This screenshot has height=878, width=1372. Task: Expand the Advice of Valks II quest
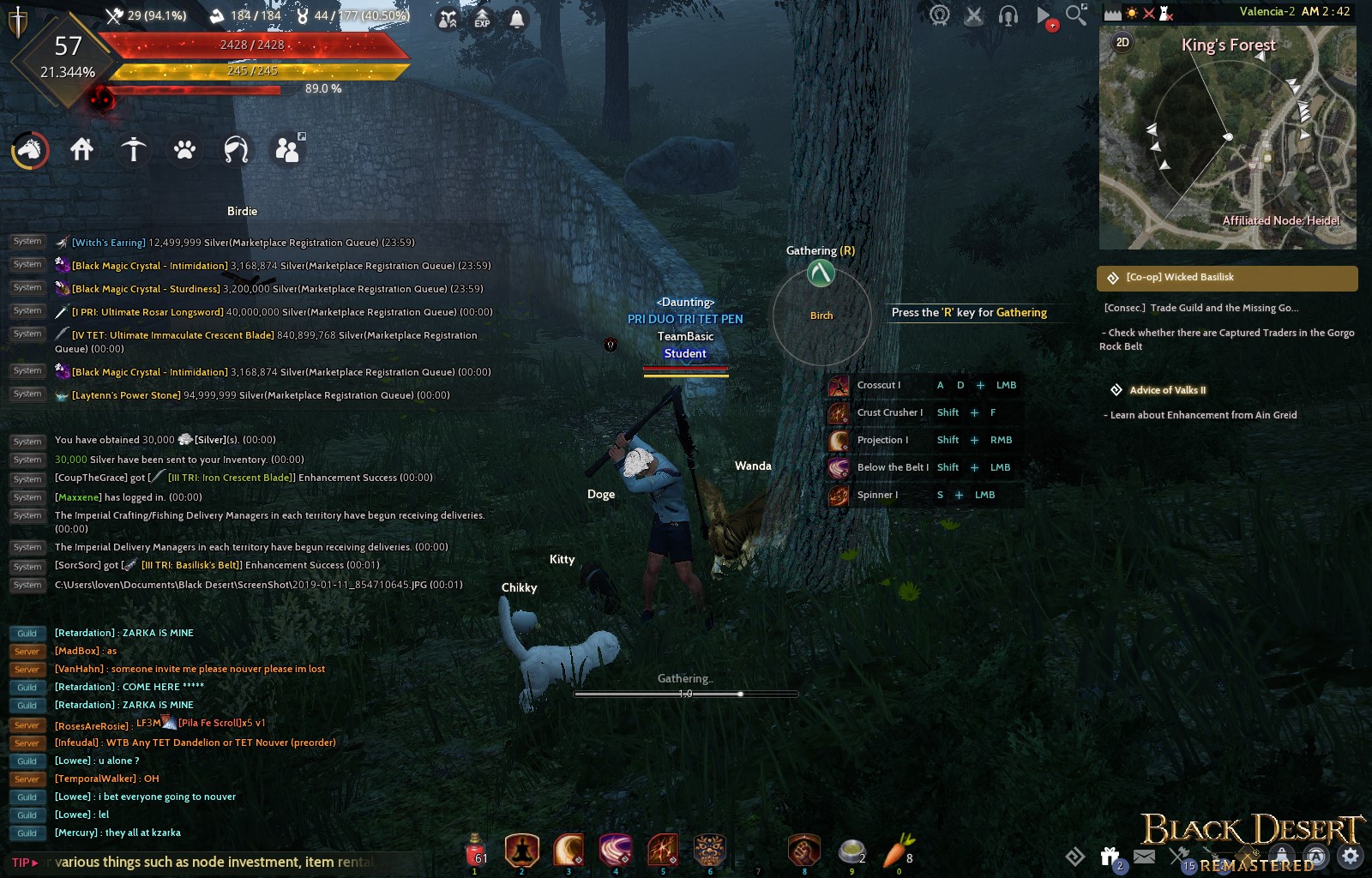(1167, 390)
